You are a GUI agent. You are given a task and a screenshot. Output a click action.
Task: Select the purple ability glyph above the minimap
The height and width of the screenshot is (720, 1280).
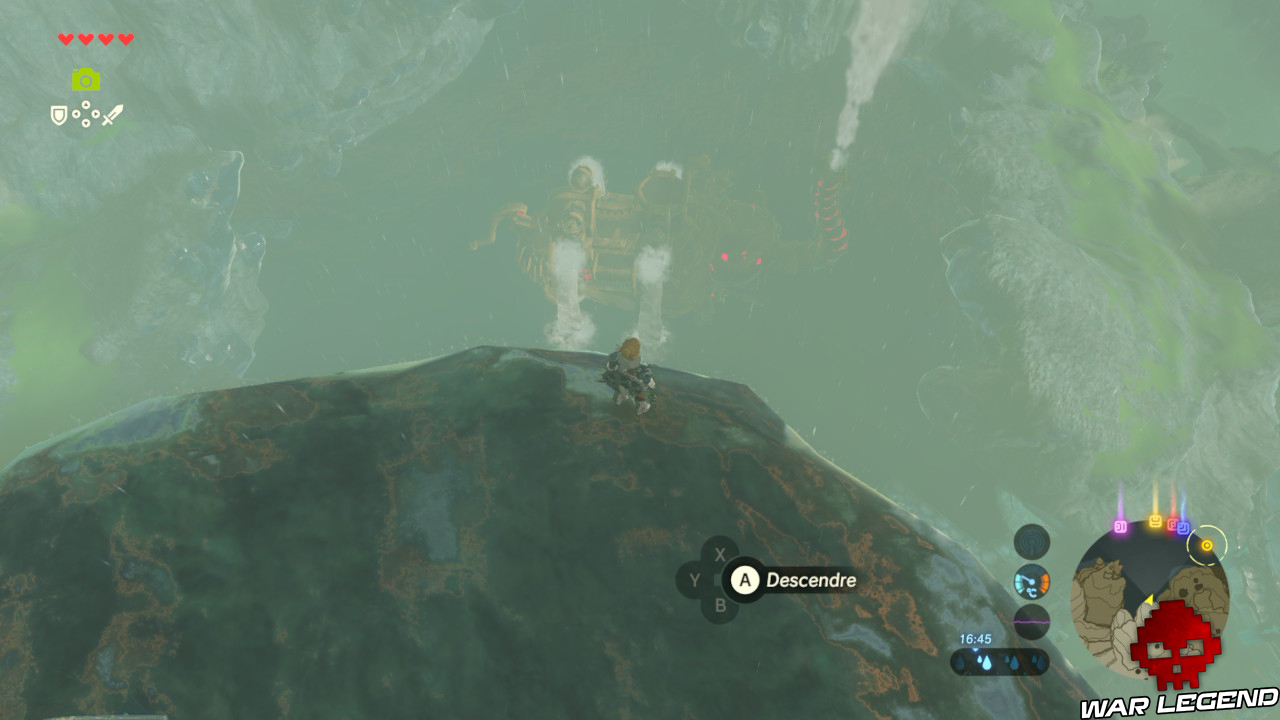1120,526
